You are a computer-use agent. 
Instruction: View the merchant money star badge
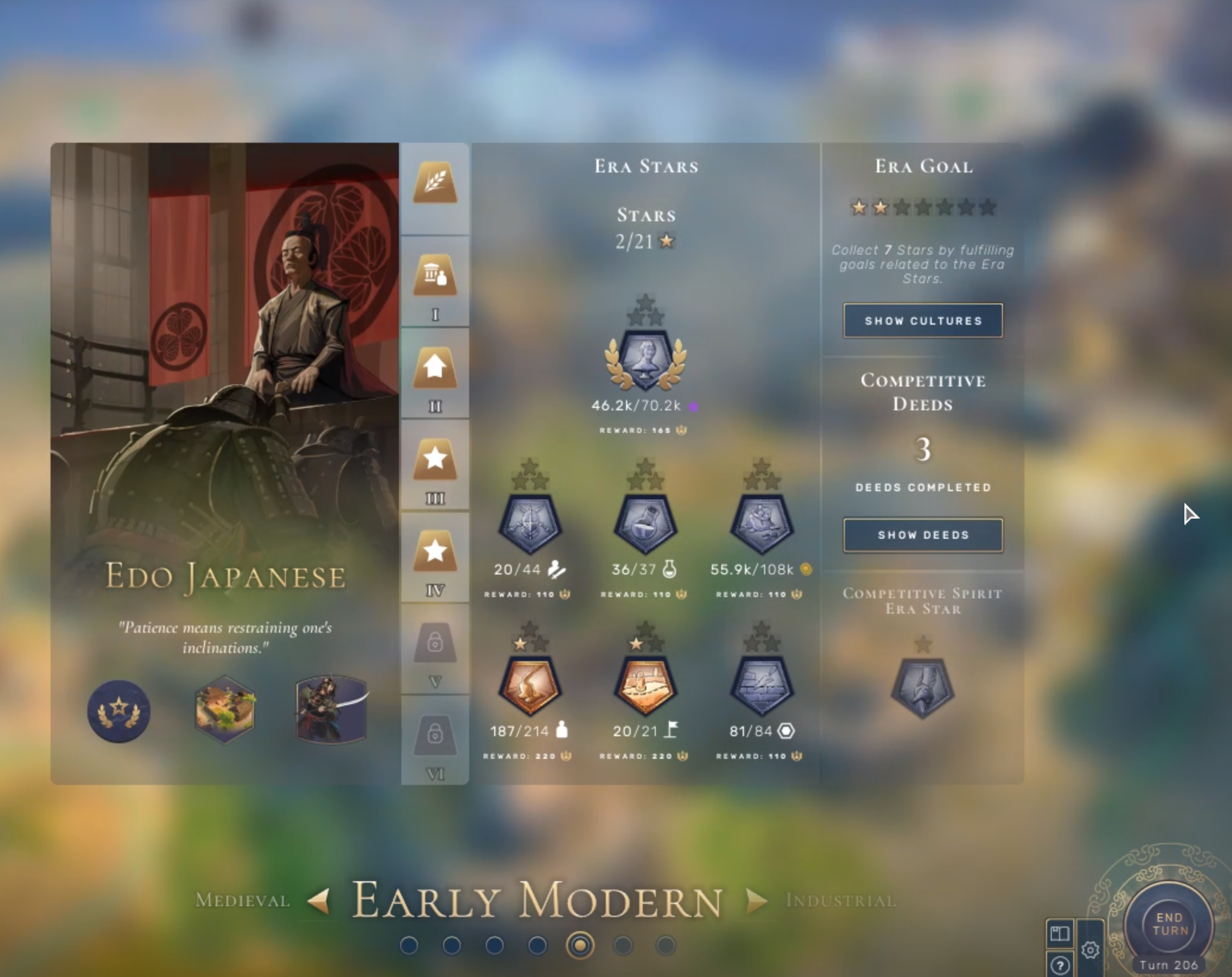tap(762, 524)
